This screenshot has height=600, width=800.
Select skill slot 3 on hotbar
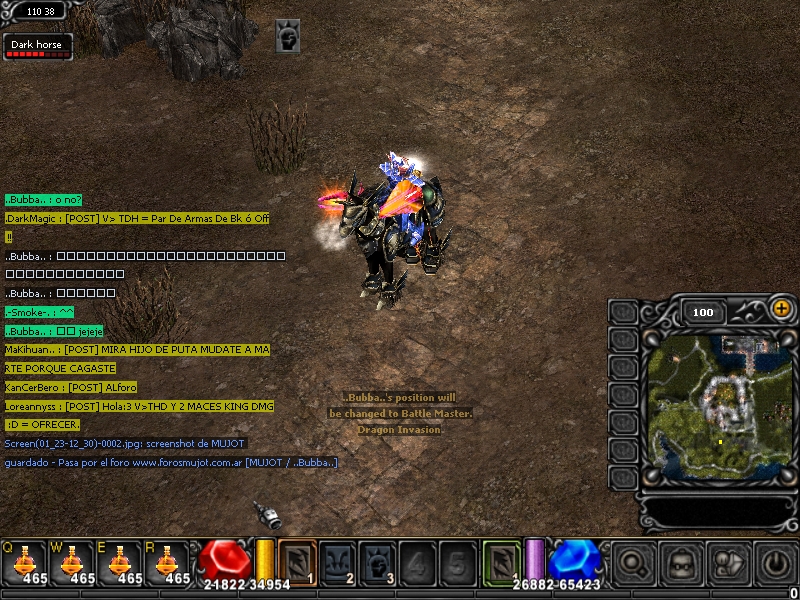(378, 561)
